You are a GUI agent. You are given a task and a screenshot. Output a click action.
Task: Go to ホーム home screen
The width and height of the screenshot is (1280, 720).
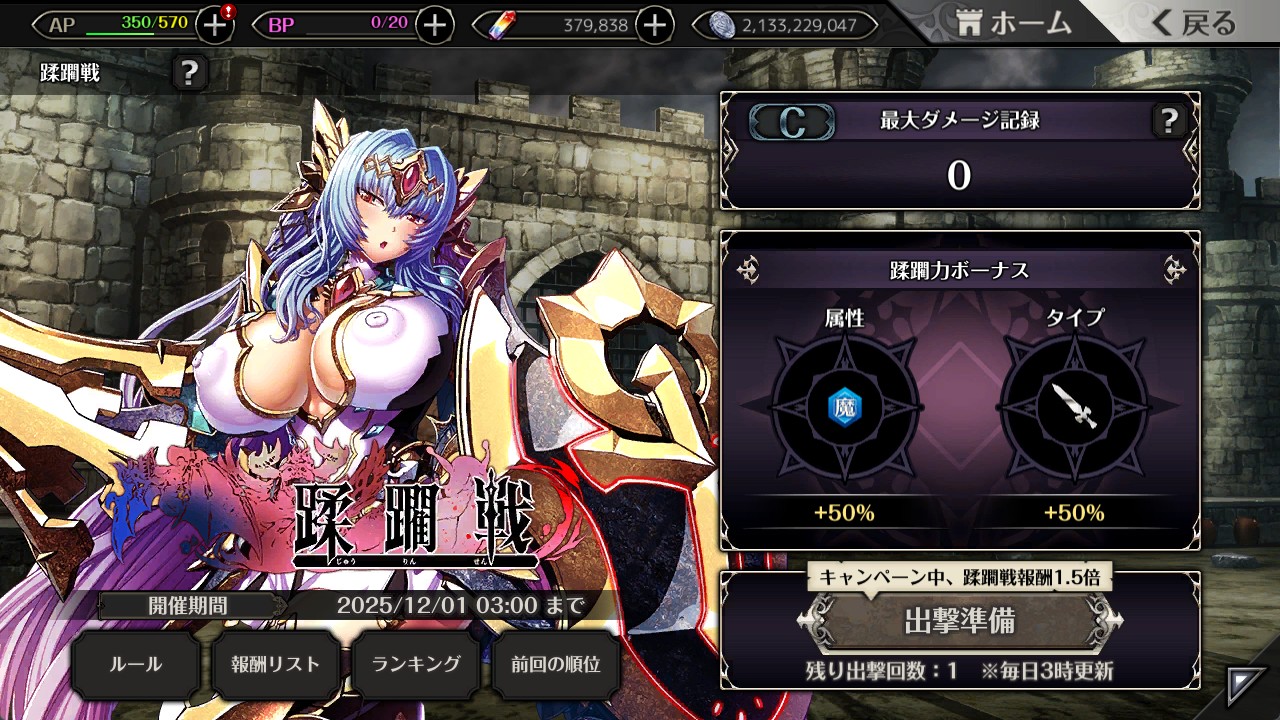pyautogui.click(x=1013, y=24)
